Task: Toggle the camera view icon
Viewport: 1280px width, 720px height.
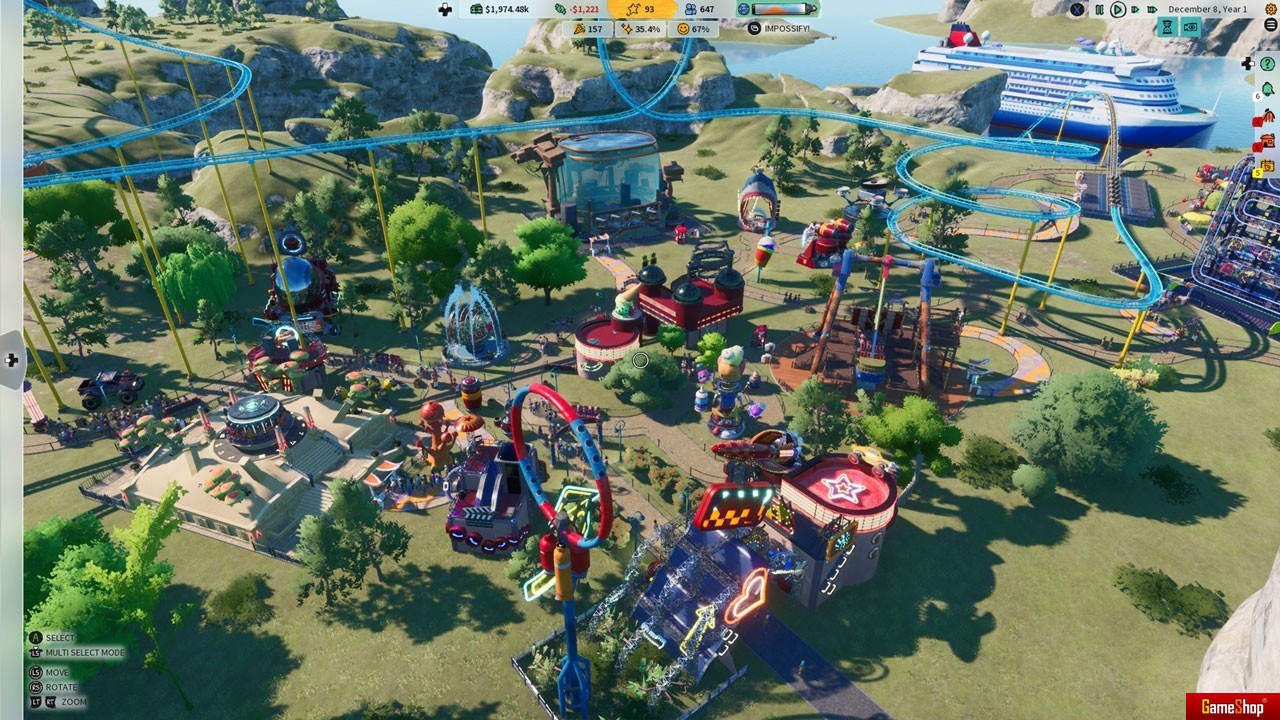Action: click(x=1190, y=28)
